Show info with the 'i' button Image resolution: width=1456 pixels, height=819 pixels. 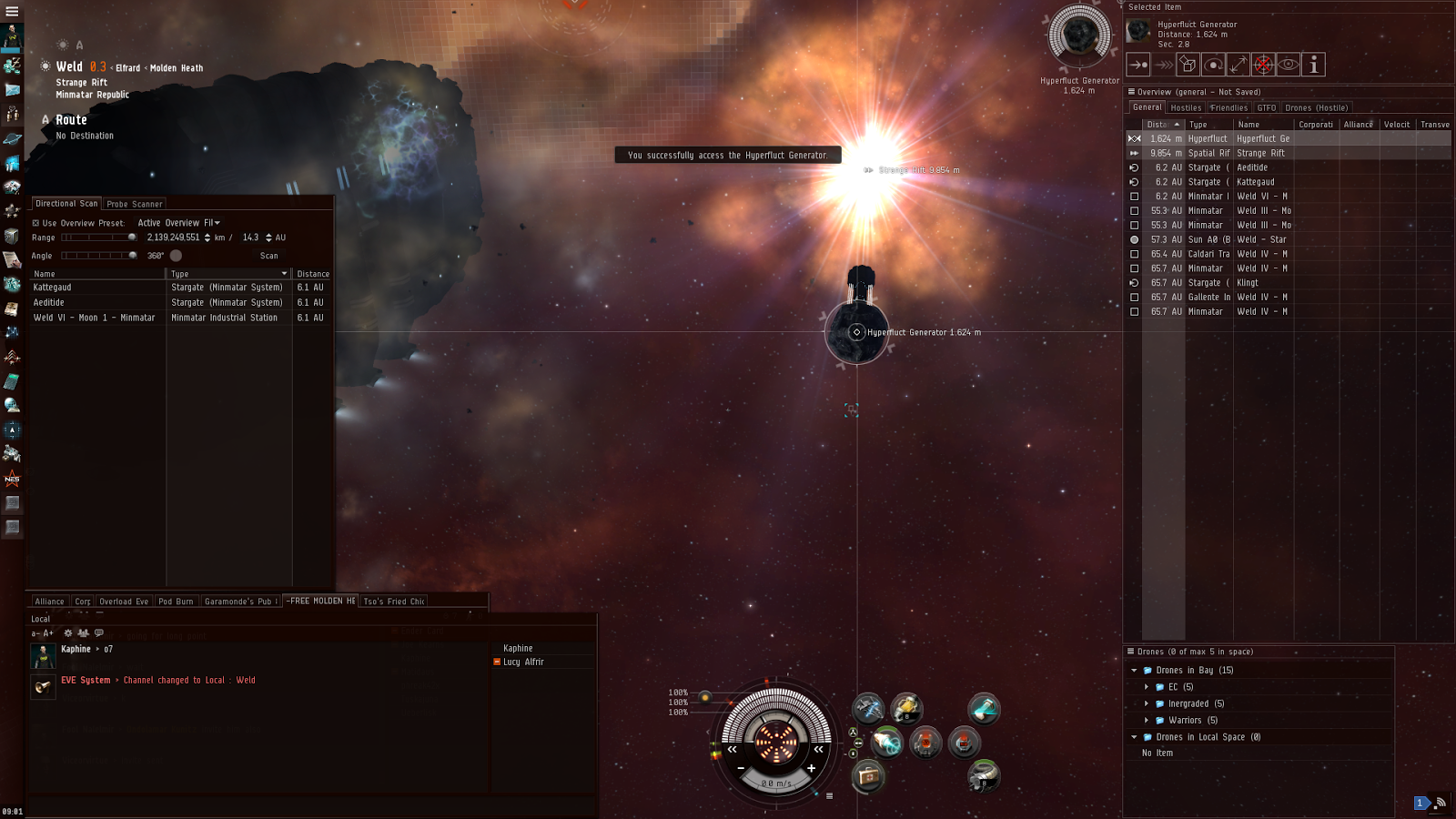pos(1313,65)
